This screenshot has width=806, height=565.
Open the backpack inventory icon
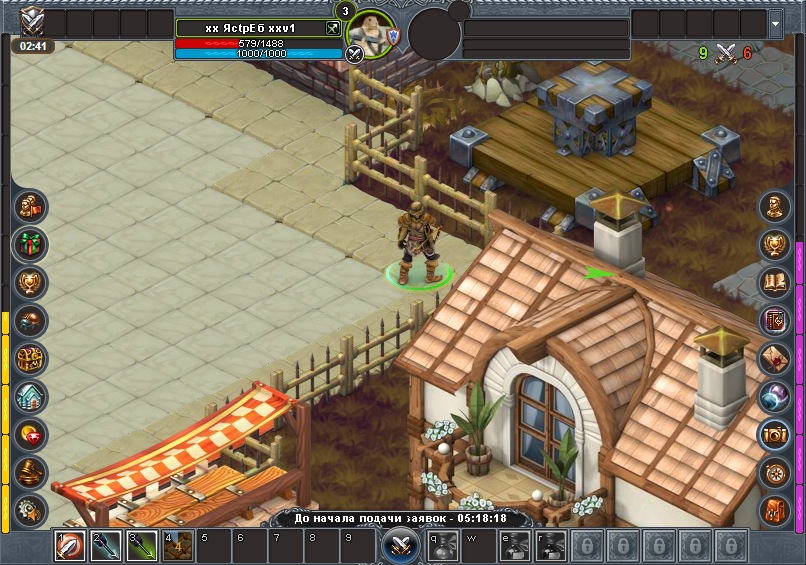(x=775, y=509)
